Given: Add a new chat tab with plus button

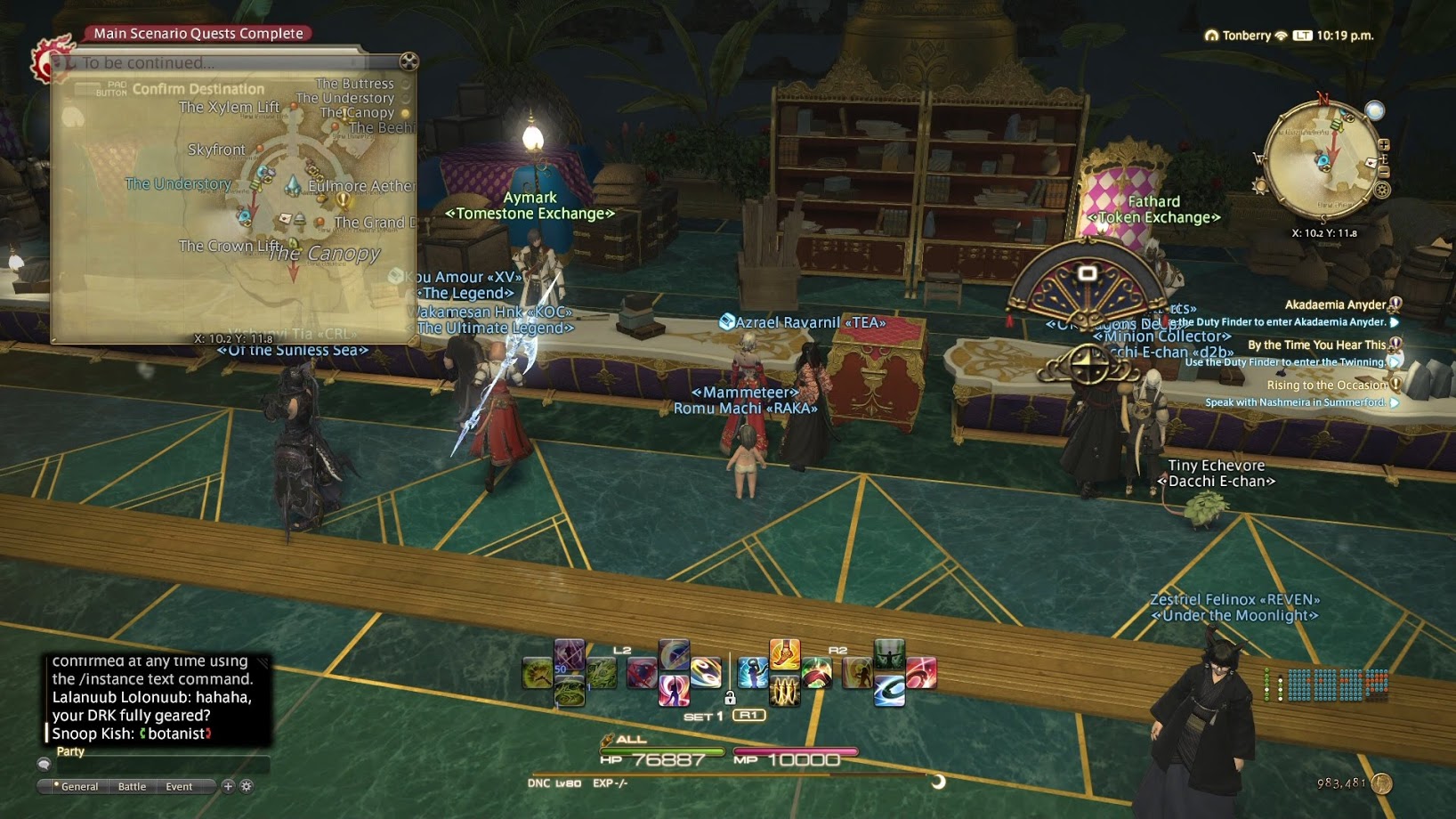Looking at the screenshot, I should [x=228, y=786].
